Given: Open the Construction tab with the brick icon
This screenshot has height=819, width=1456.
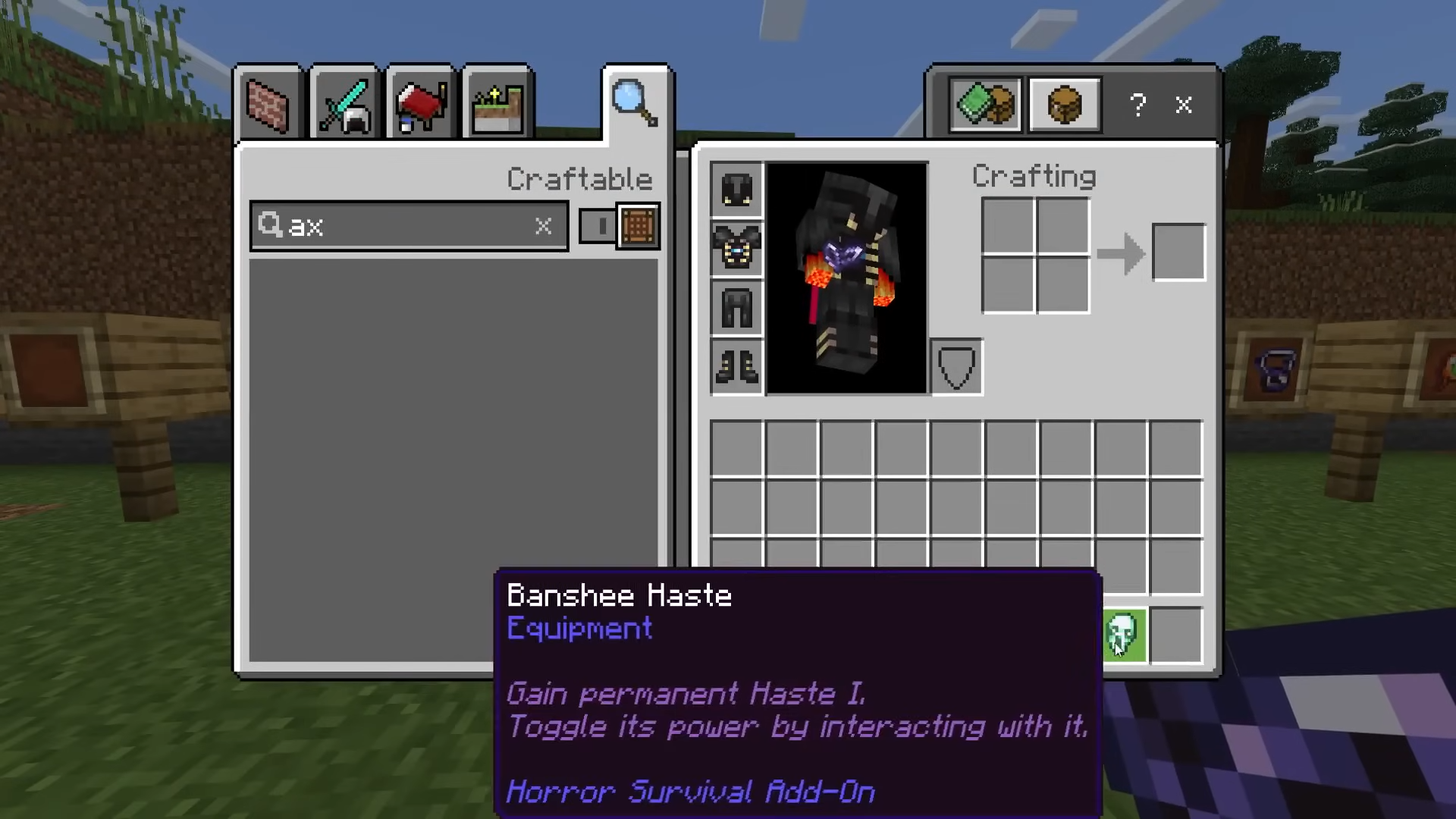Looking at the screenshot, I should tap(268, 105).
